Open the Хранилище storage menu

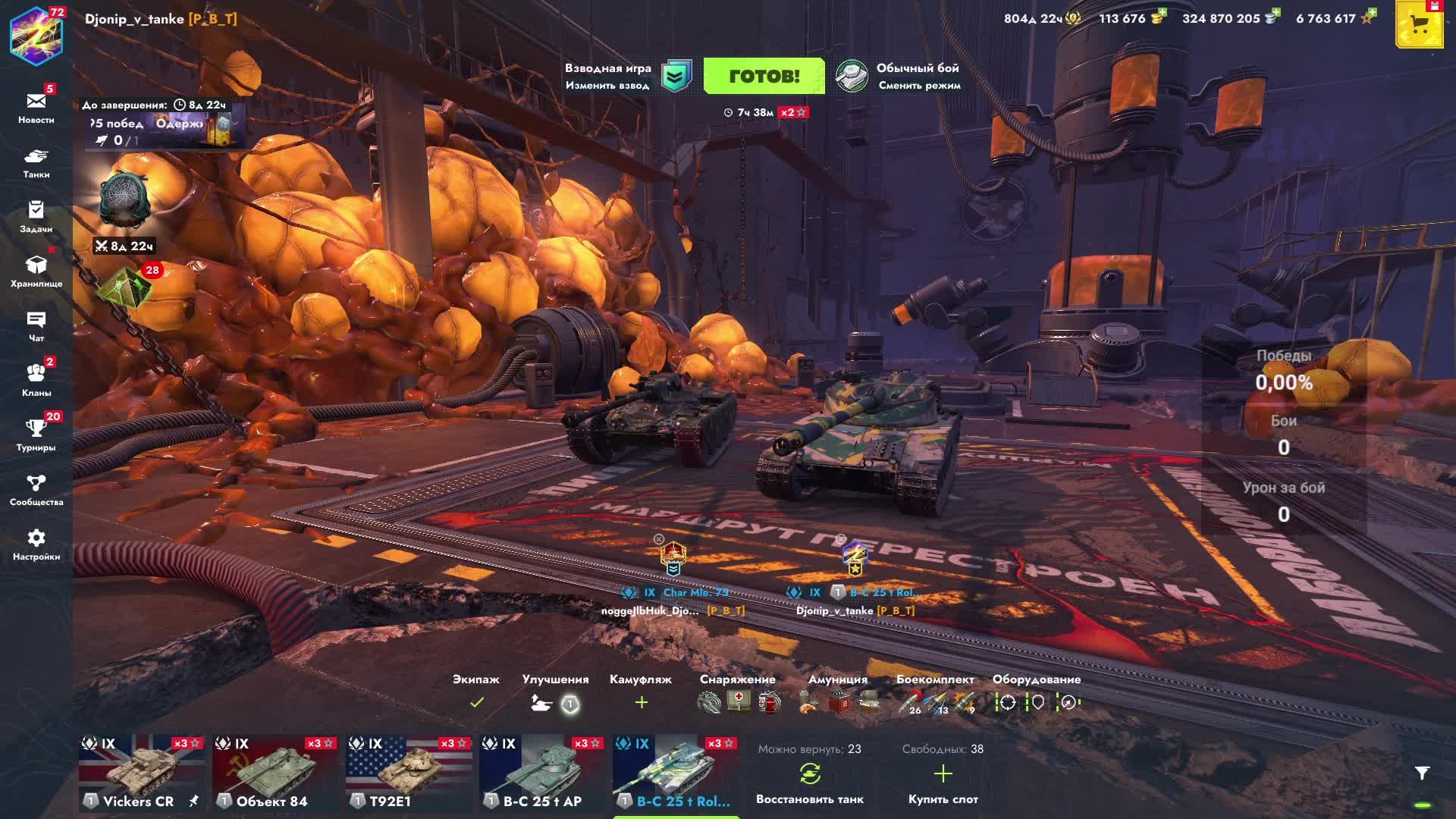tap(36, 271)
